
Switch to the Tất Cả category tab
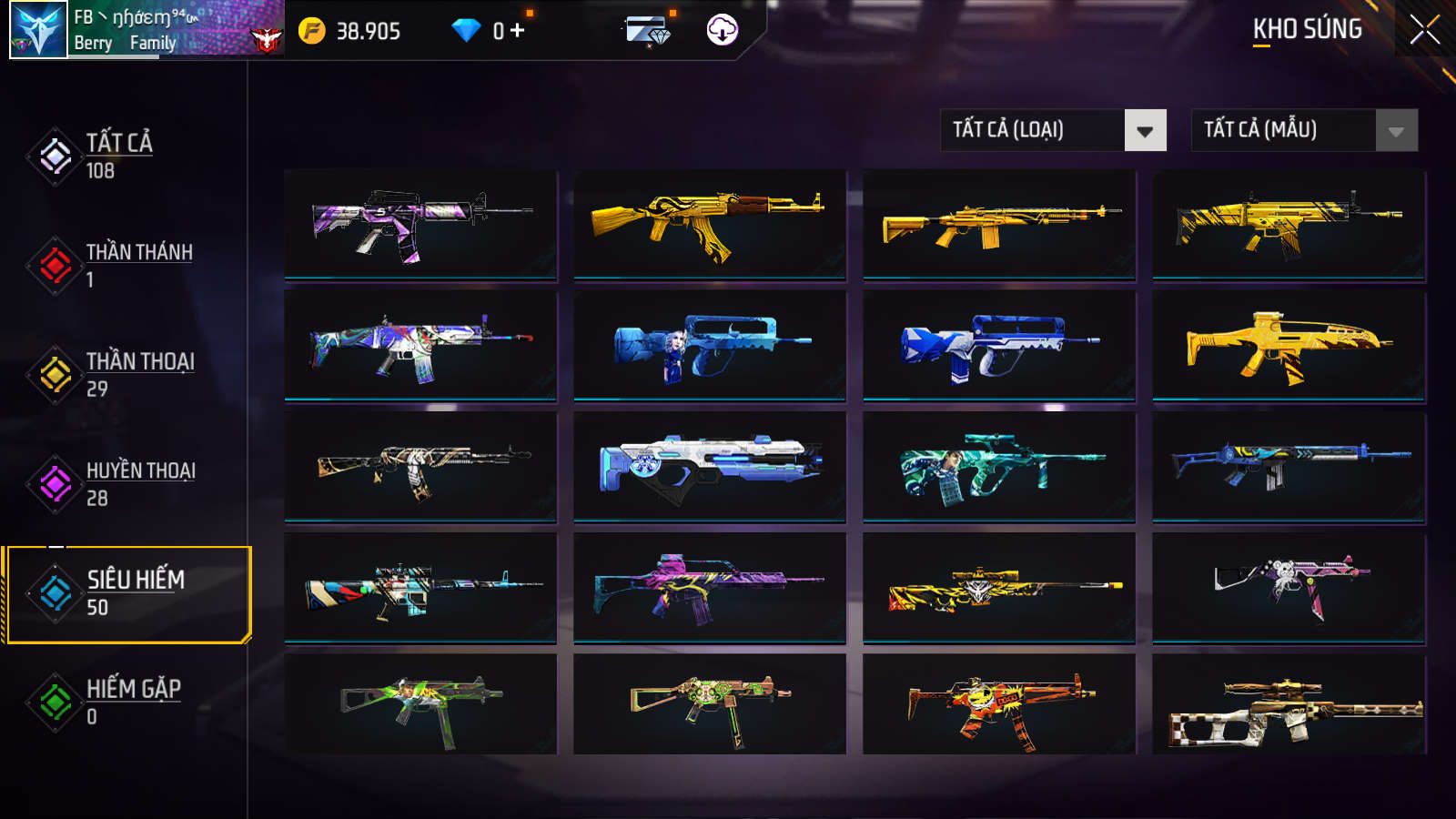[x=118, y=157]
